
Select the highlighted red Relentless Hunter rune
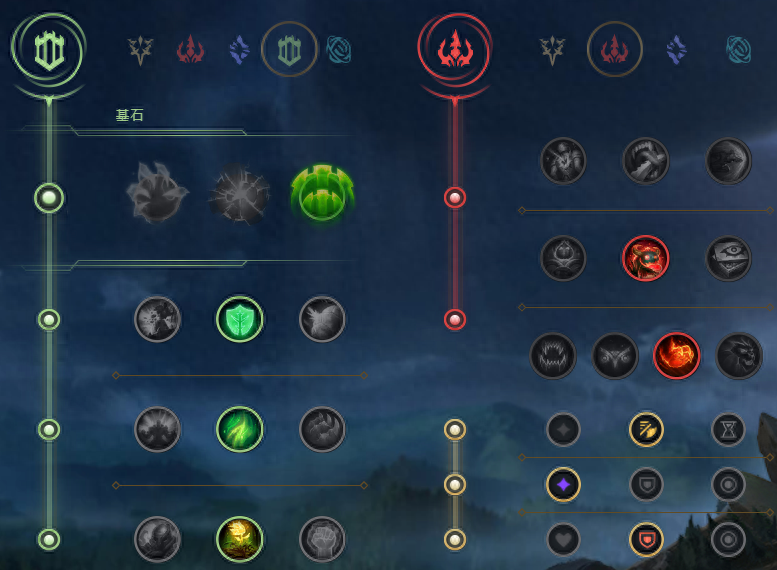[676, 356]
